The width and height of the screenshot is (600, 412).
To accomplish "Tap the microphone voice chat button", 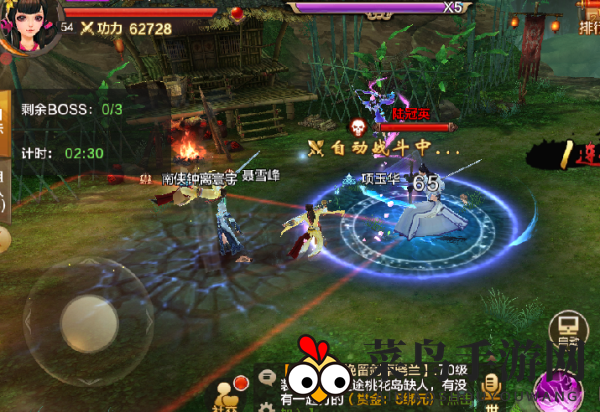I will click(x=491, y=385).
